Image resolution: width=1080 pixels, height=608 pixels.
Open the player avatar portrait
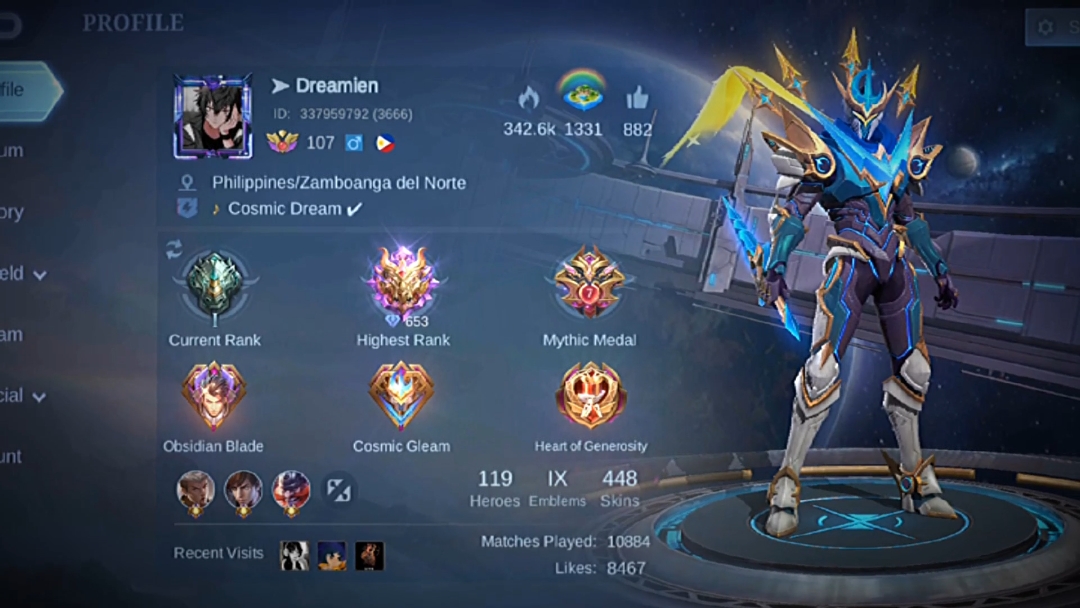pyautogui.click(x=213, y=117)
